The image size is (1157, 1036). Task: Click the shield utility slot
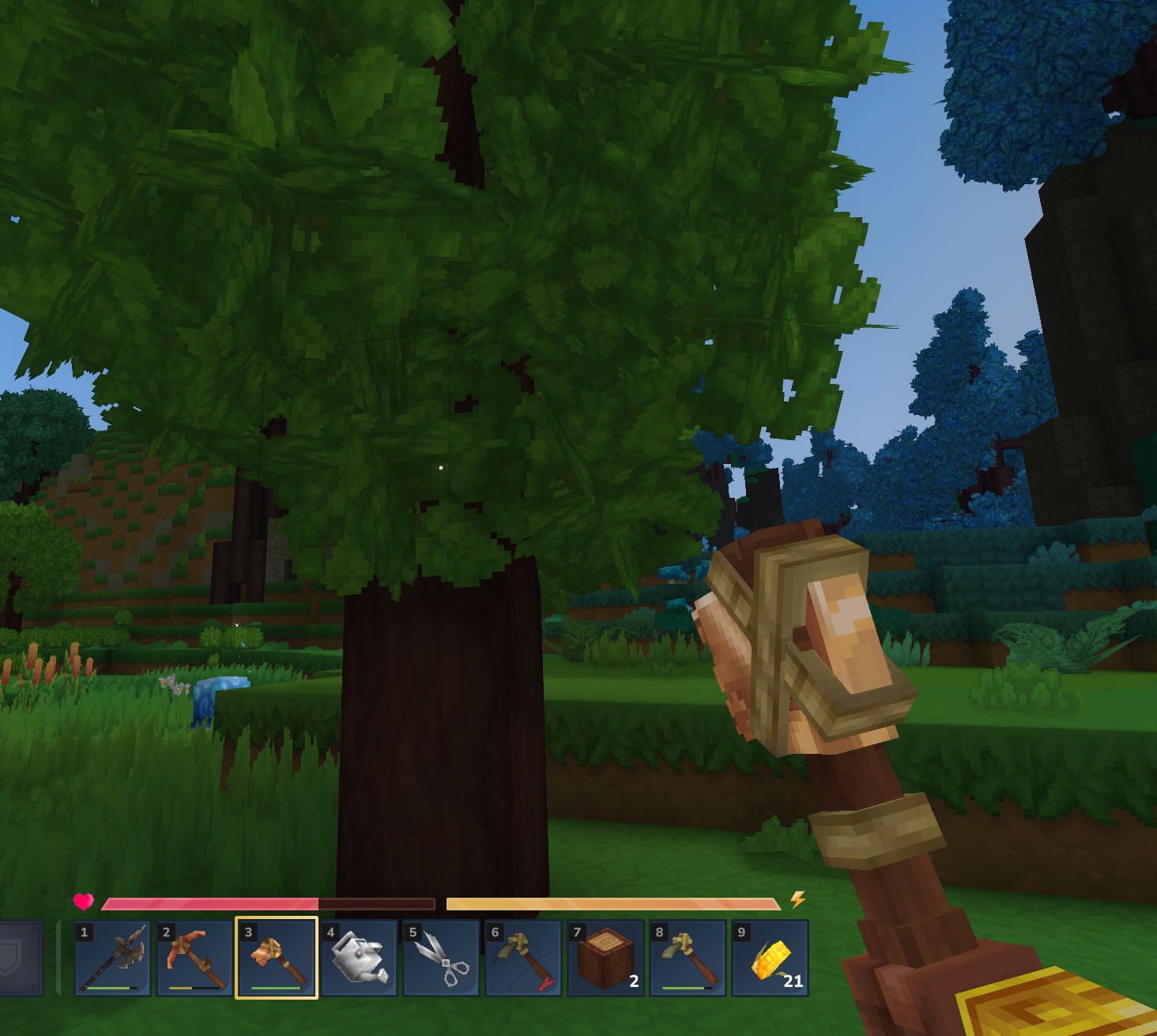16,958
